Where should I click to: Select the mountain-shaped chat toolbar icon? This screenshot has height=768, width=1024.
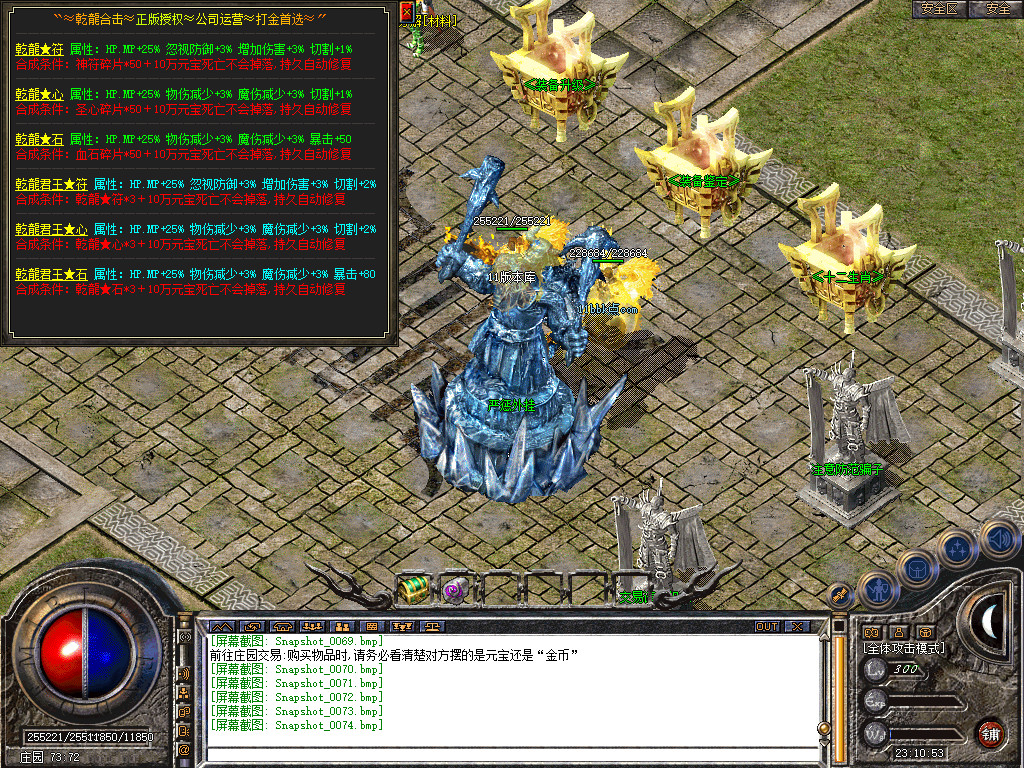tap(220, 627)
